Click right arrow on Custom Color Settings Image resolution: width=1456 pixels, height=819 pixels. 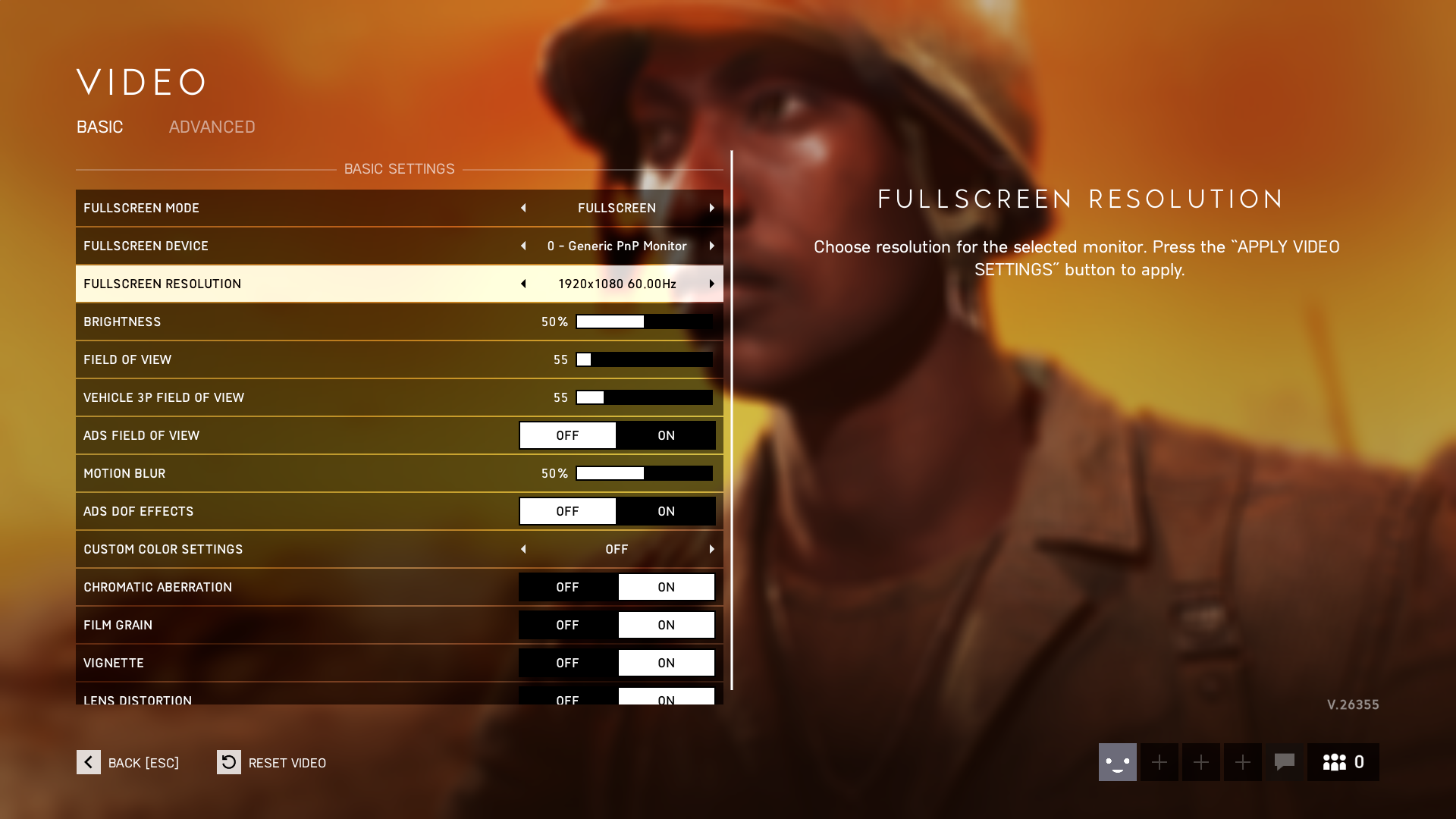coord(711,549)
